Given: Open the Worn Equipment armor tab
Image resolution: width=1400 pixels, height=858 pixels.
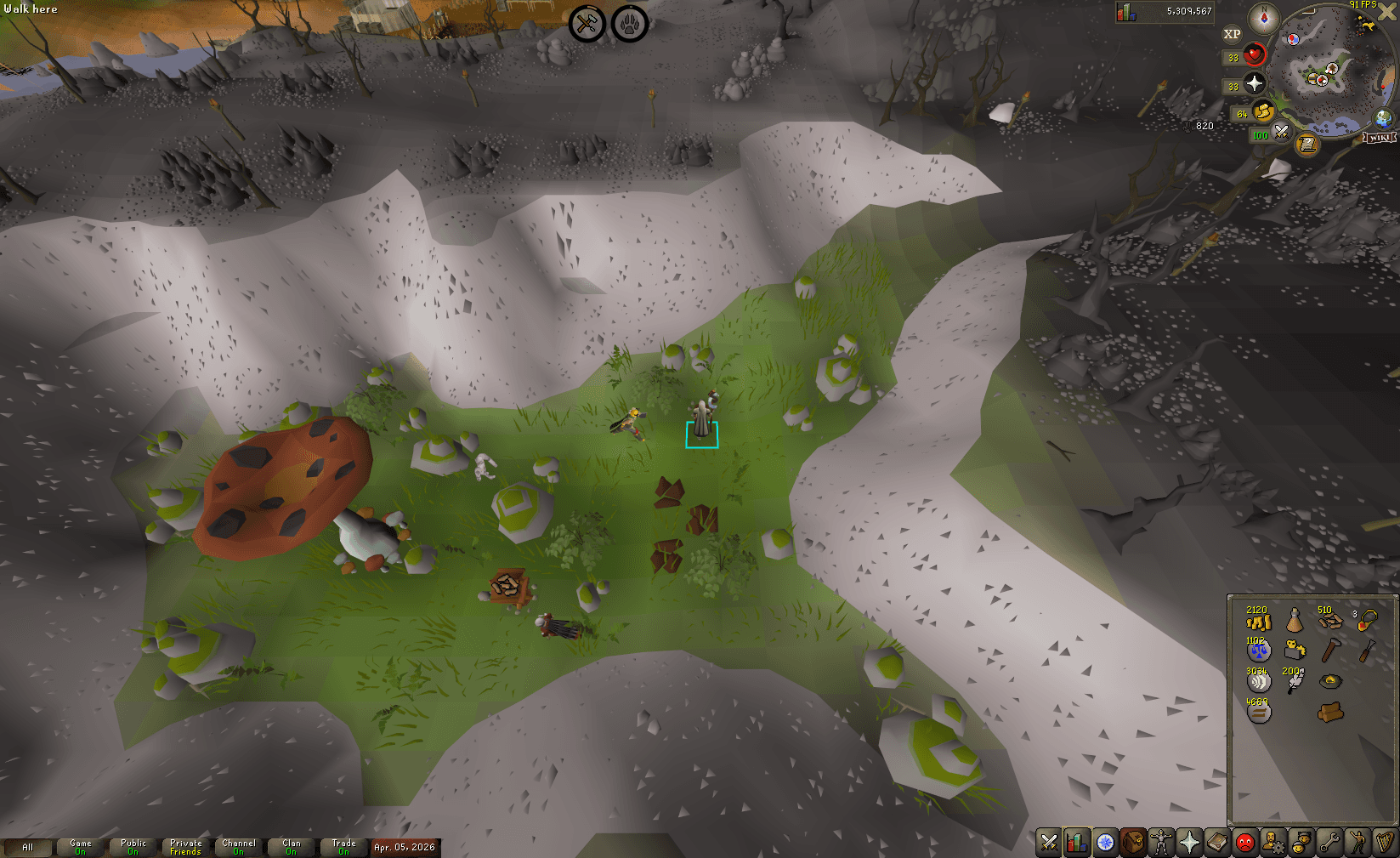Looking at the screenshot, I should (x=1160, y=843).
